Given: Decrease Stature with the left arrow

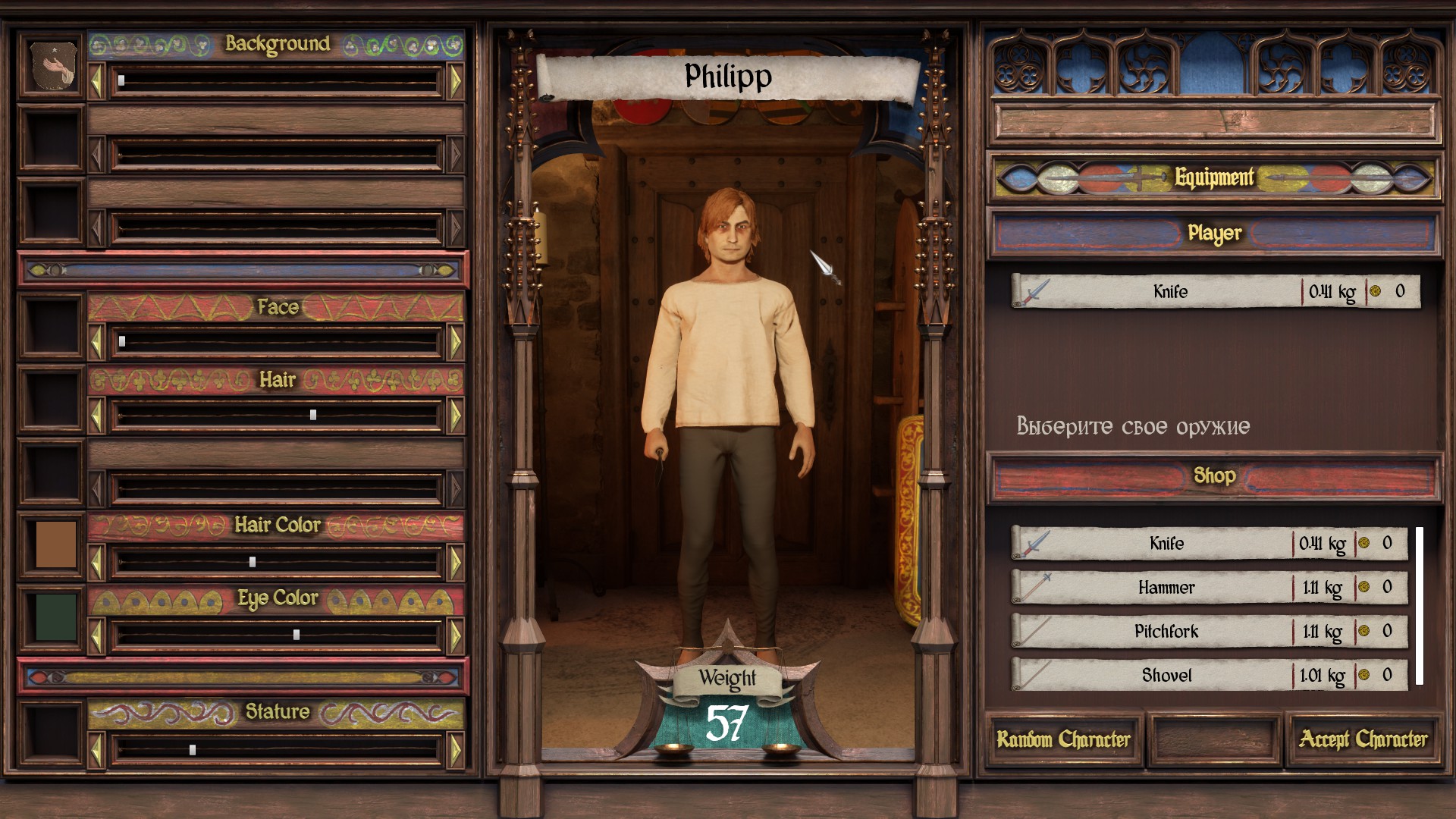Looking at the screenshot, I should [96, 750].
